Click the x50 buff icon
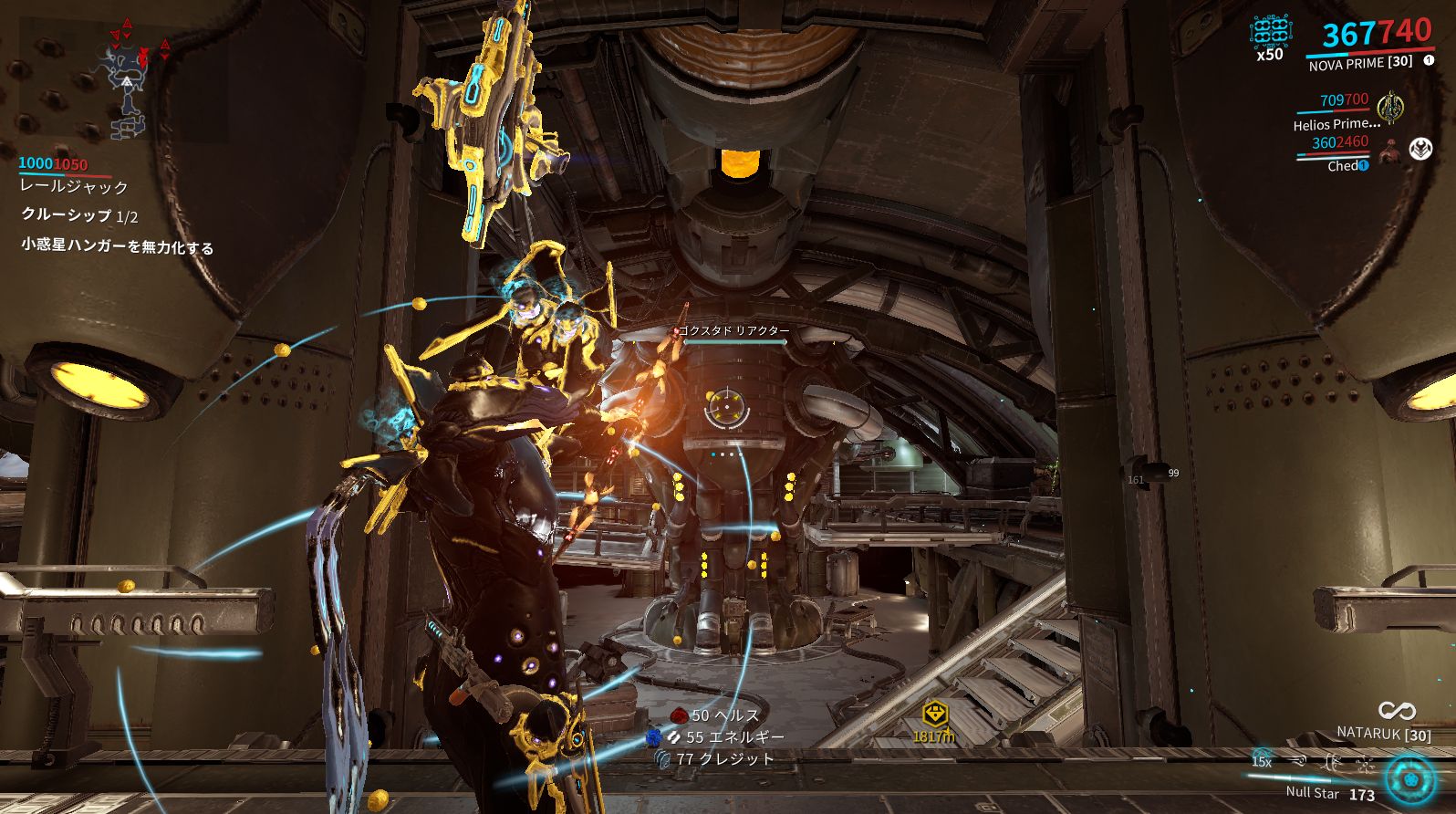The image size is (1456, 814). 1270,32
